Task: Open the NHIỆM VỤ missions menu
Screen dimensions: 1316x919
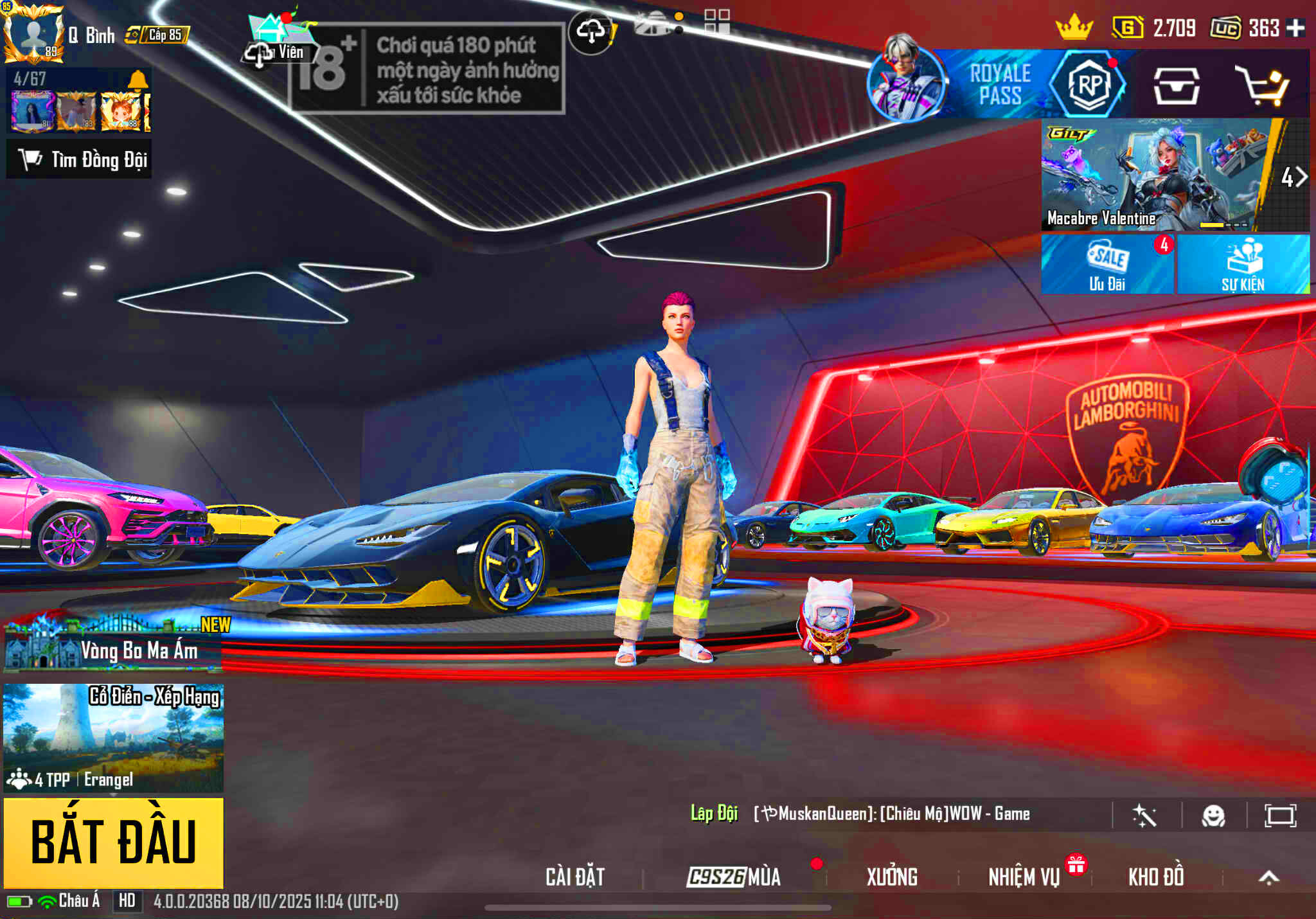Action: [1024, 877]
